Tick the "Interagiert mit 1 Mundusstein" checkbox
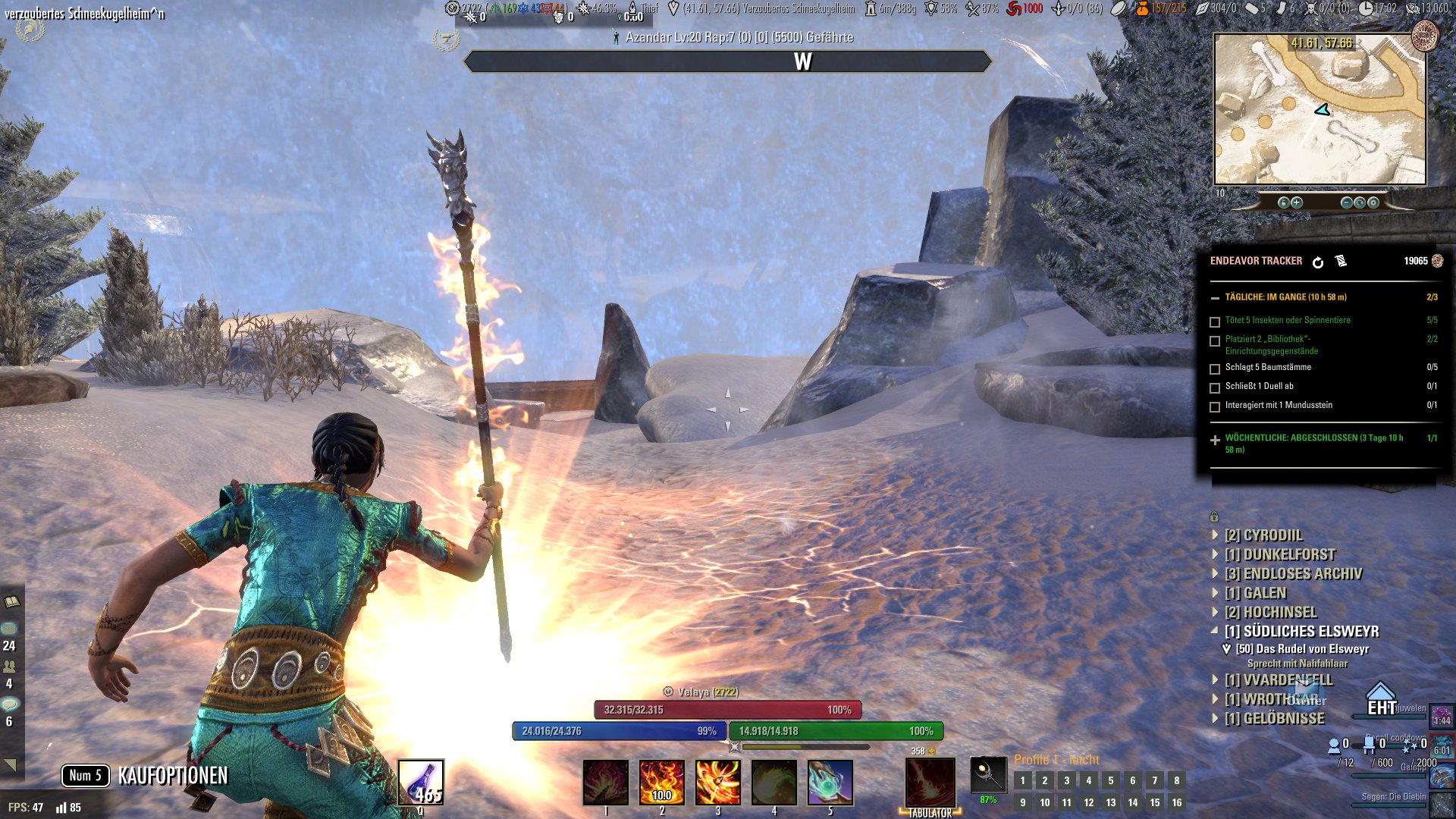Viewport: 1456px width, 819px height. [x=1215, y=407]
